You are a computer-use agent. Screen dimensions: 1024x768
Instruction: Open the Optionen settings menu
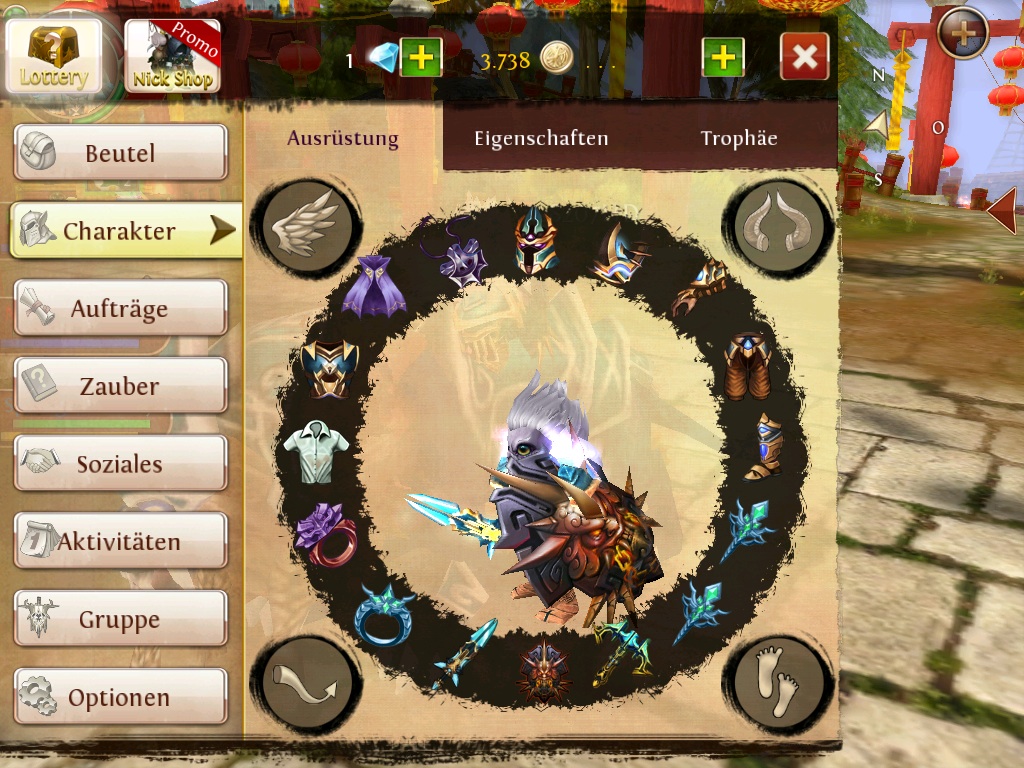(121, 697)
